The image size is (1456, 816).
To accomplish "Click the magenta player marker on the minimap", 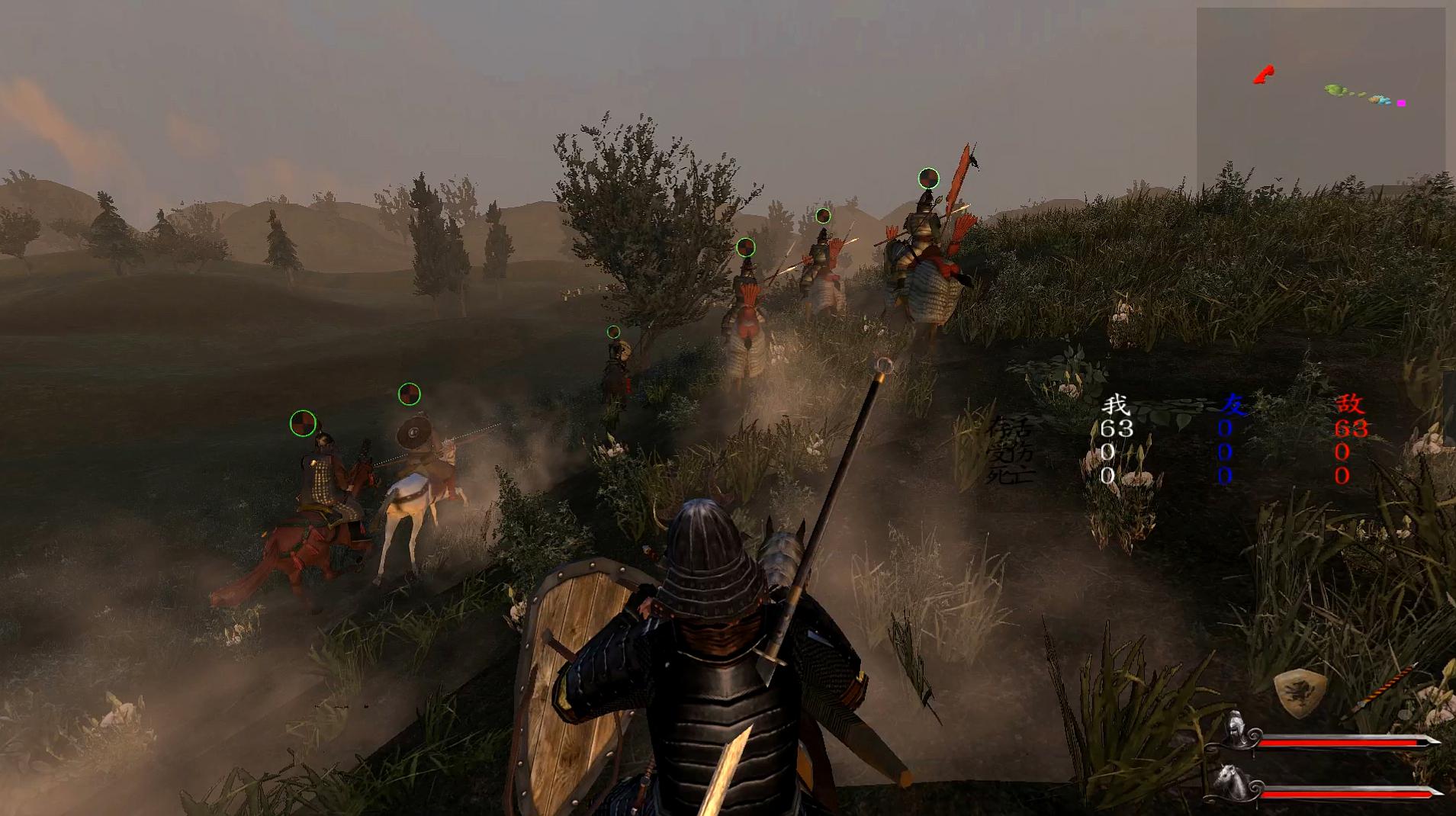I will coord(1401,103).
